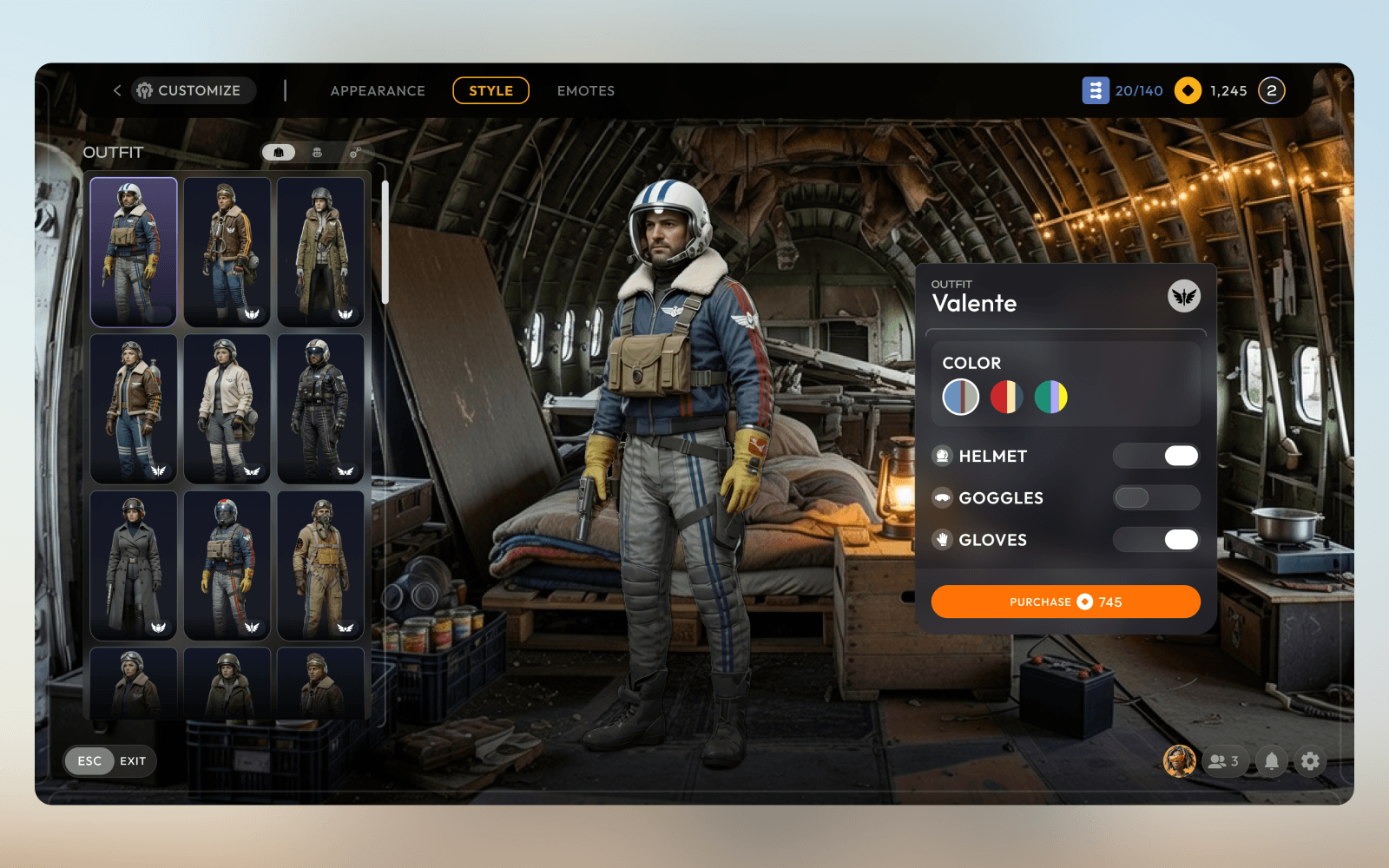Screen dimensions: 1389x868
Task: Open the notifications bell
Action: (x=1271, y=761)
